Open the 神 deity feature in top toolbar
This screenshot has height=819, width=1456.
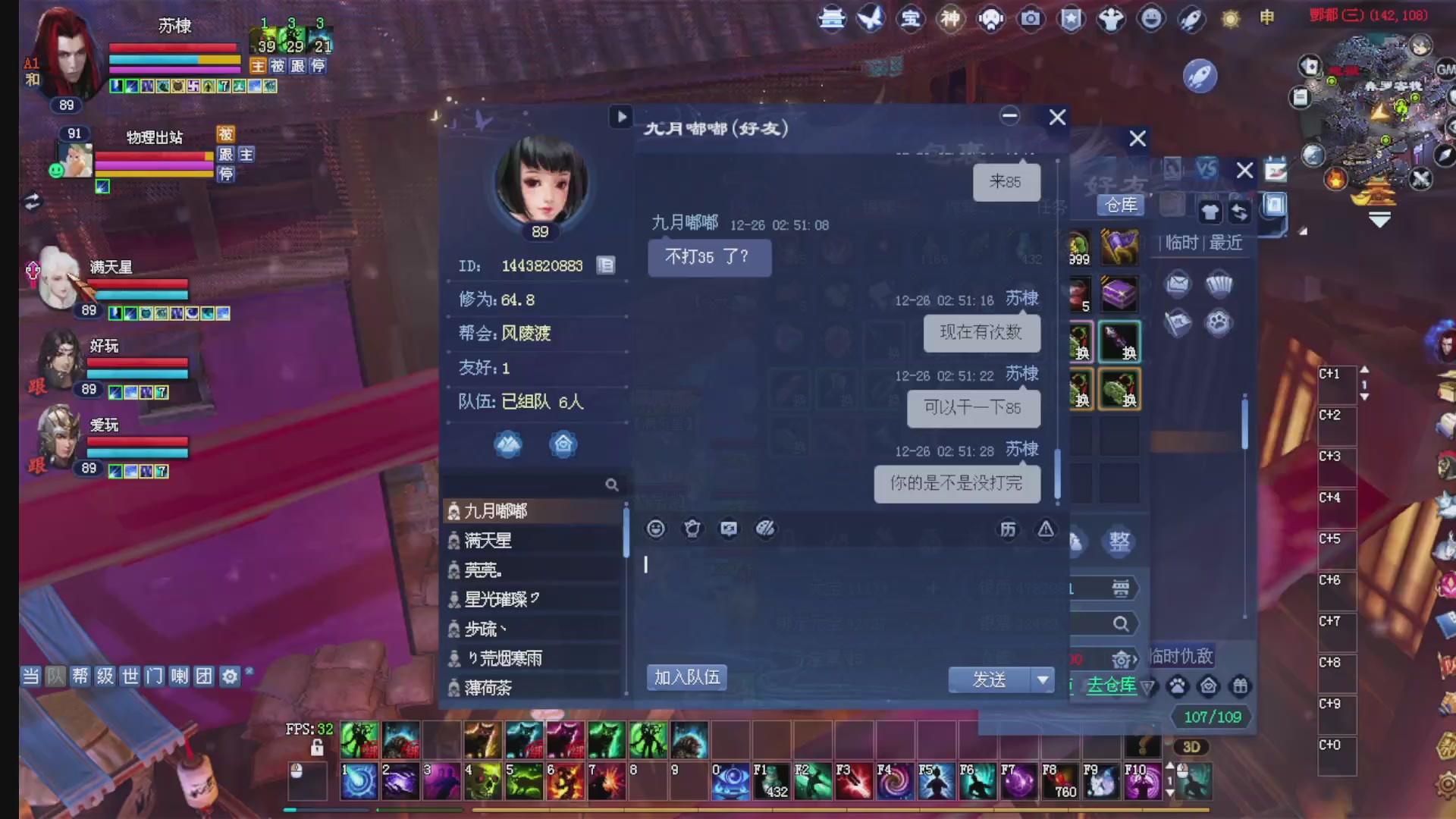950,19
